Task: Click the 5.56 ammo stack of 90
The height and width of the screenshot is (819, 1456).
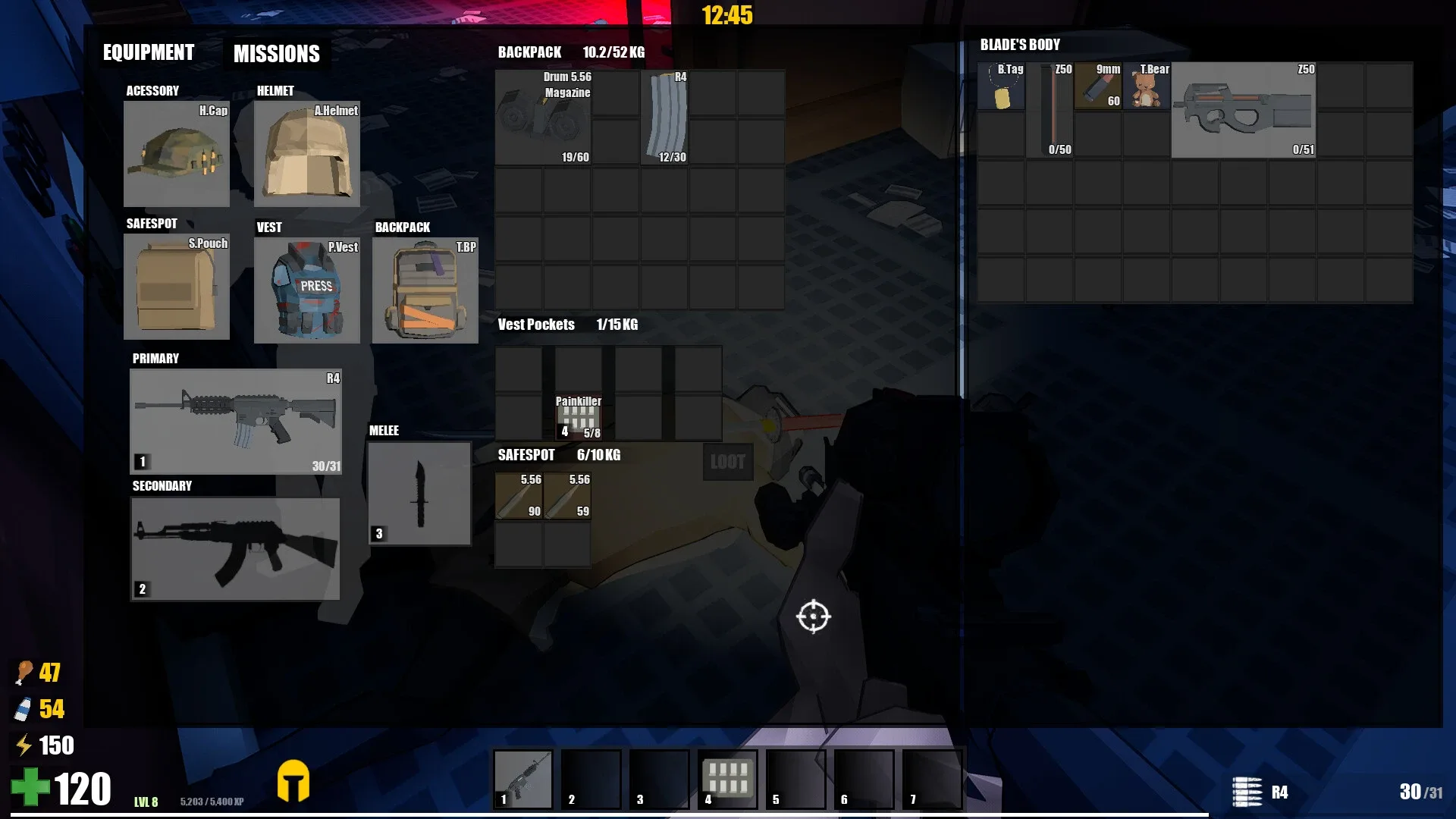Action: coord(519,497)
